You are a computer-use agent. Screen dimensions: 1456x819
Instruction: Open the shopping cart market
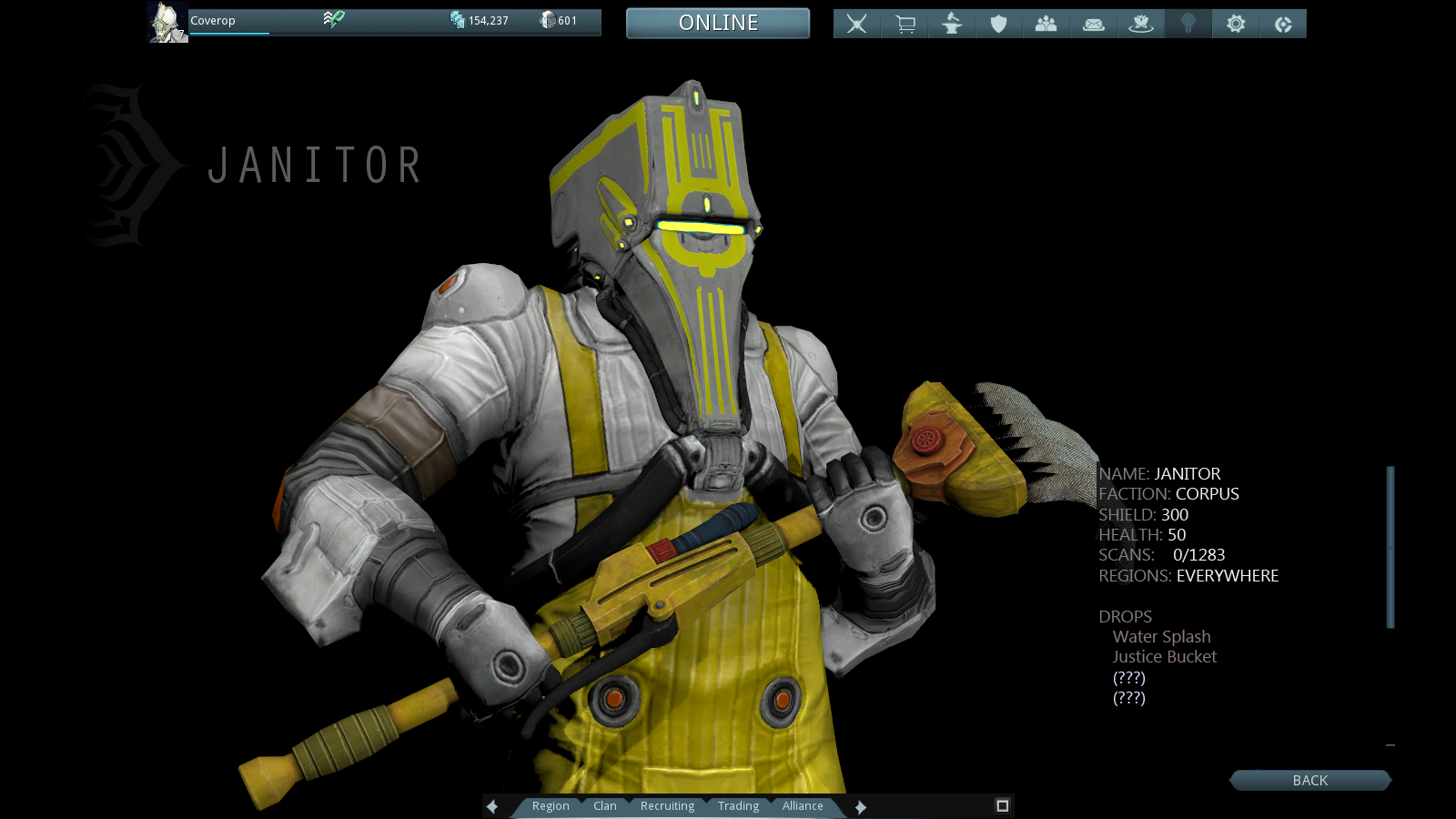click(905, 24)
